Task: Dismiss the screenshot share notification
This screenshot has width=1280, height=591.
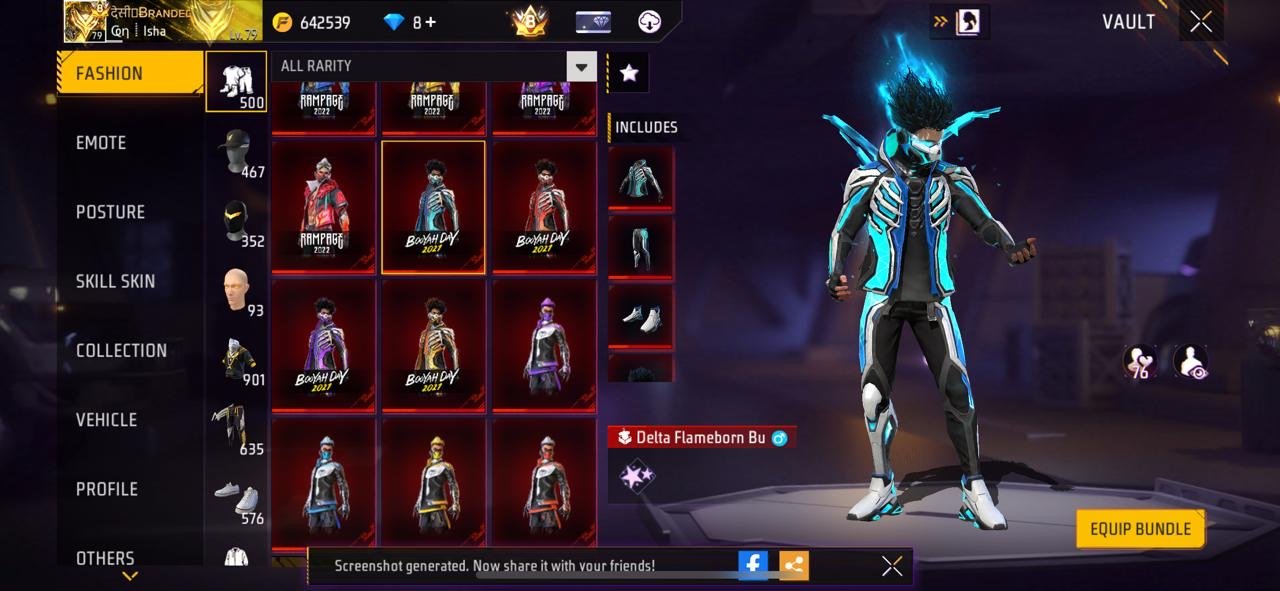Action: [892, 566]
